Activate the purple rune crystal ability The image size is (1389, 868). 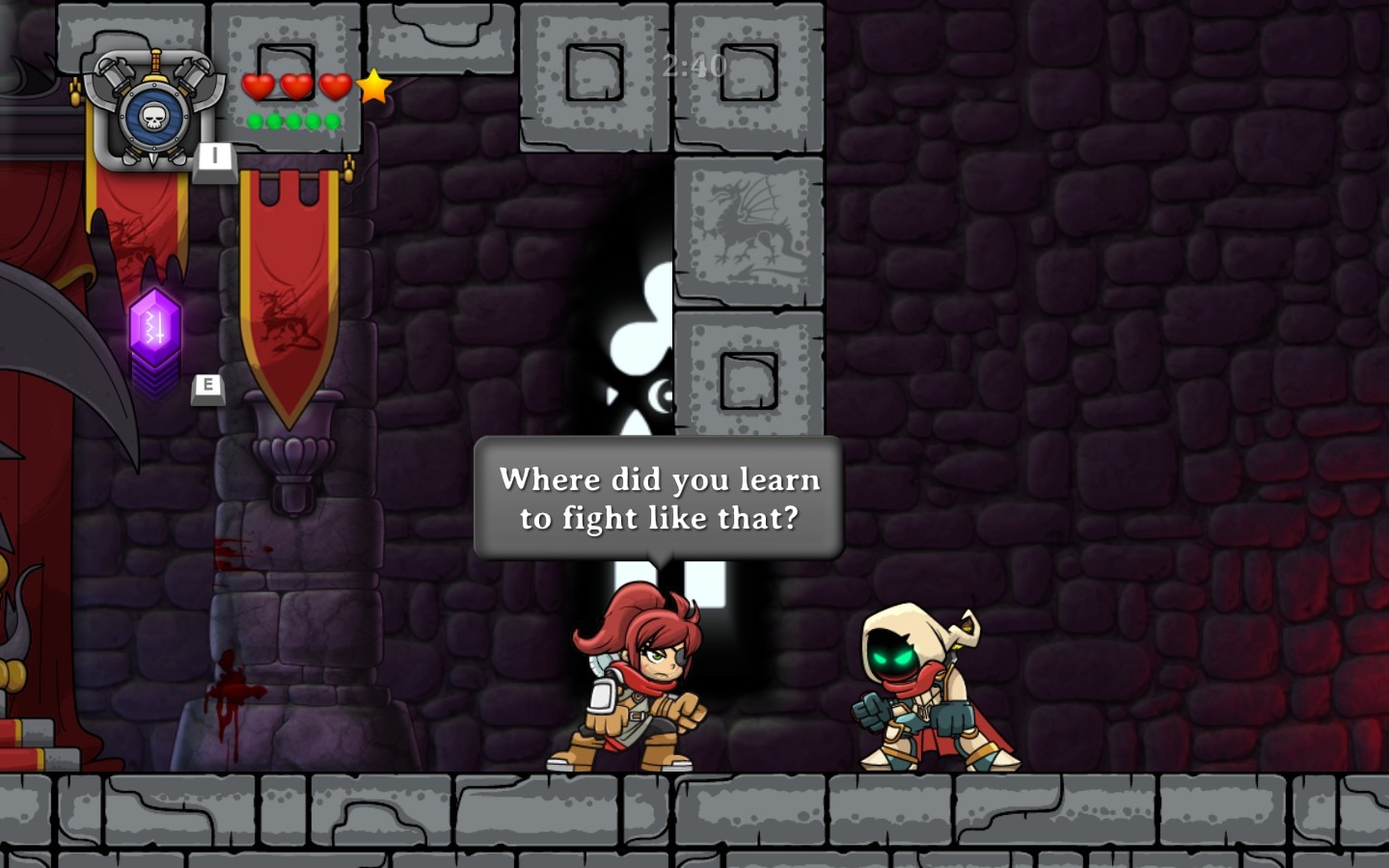155,328
